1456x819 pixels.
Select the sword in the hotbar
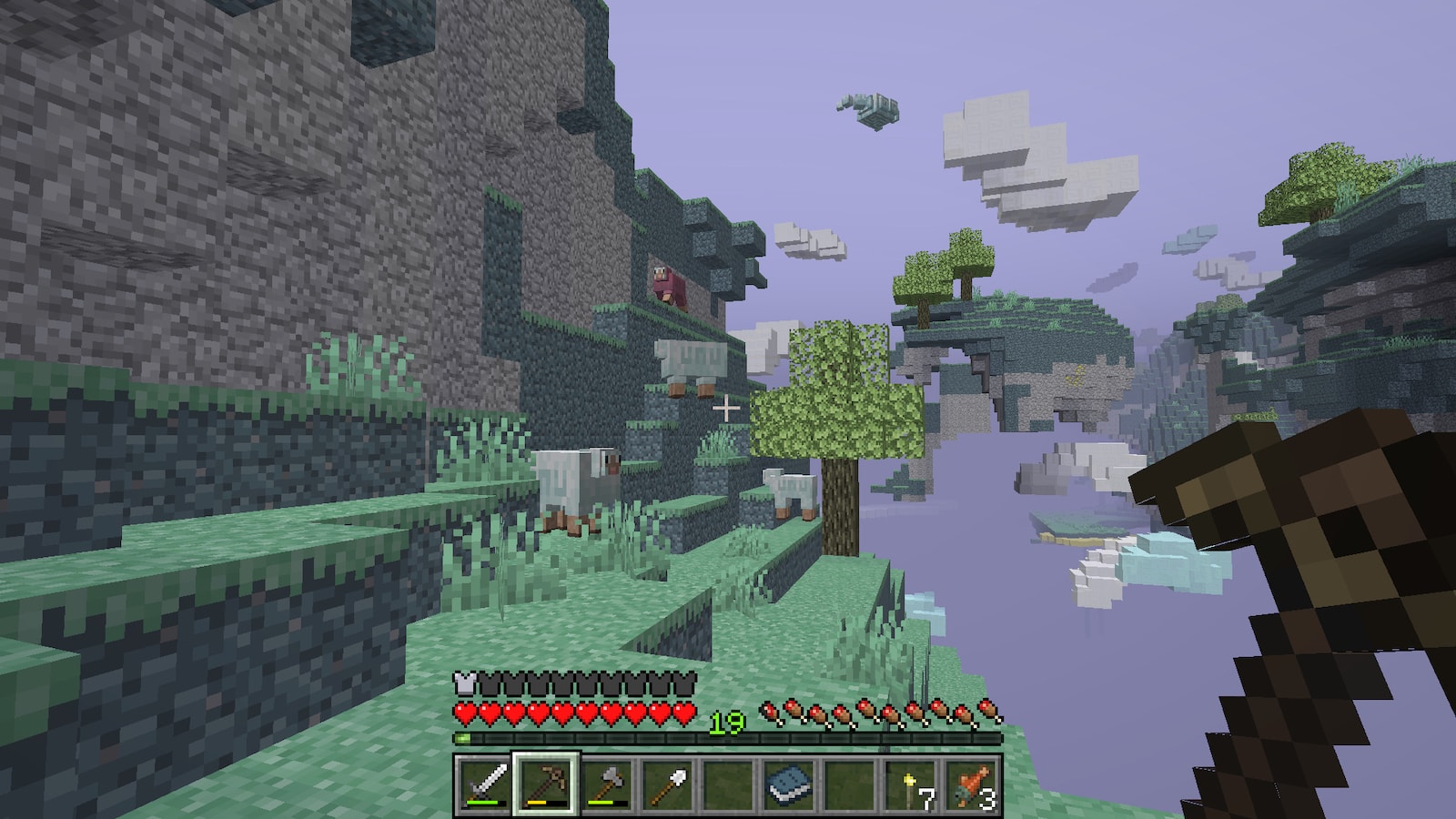click(x=484, y=784)
